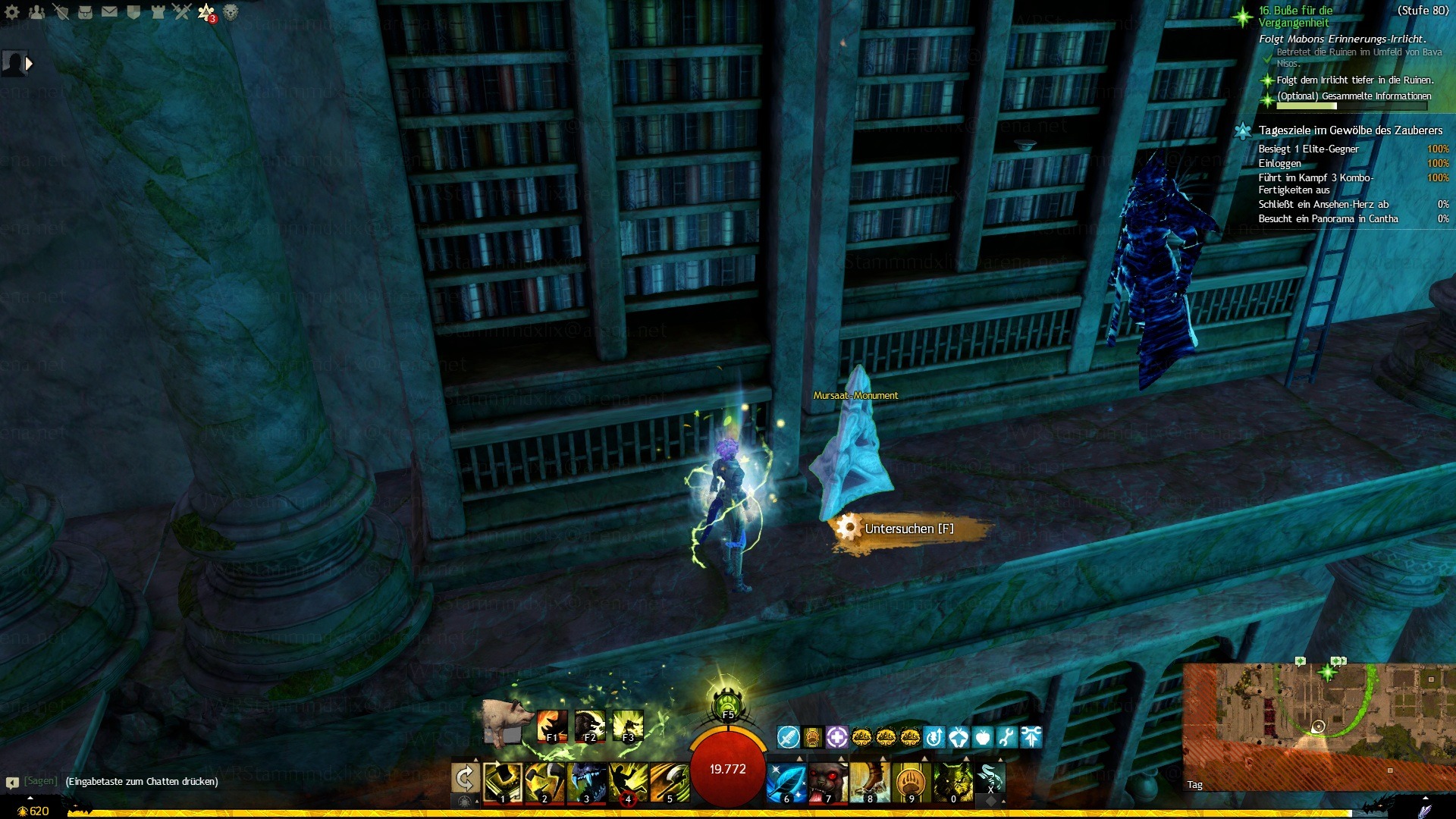Open the guild shield icon
Screen dimensions: 1456x819
pos(133,11)
